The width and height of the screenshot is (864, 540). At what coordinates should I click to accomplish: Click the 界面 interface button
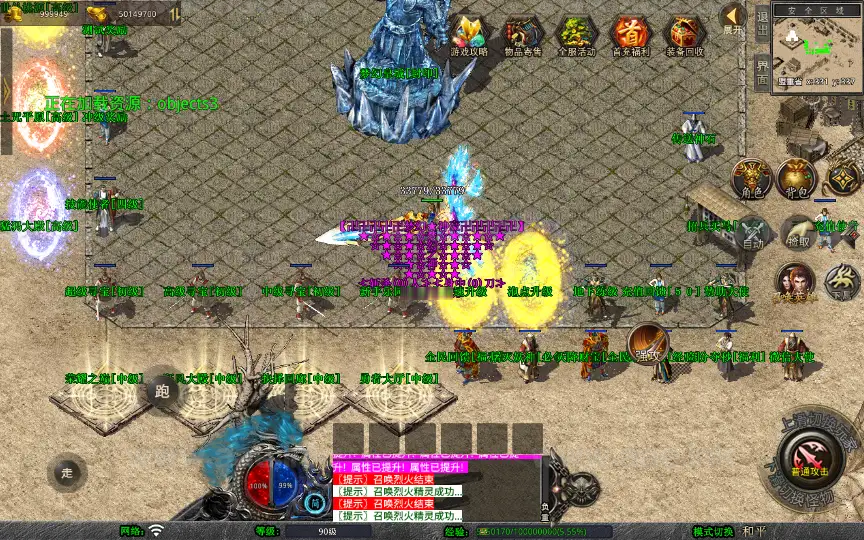pos(762,72)
